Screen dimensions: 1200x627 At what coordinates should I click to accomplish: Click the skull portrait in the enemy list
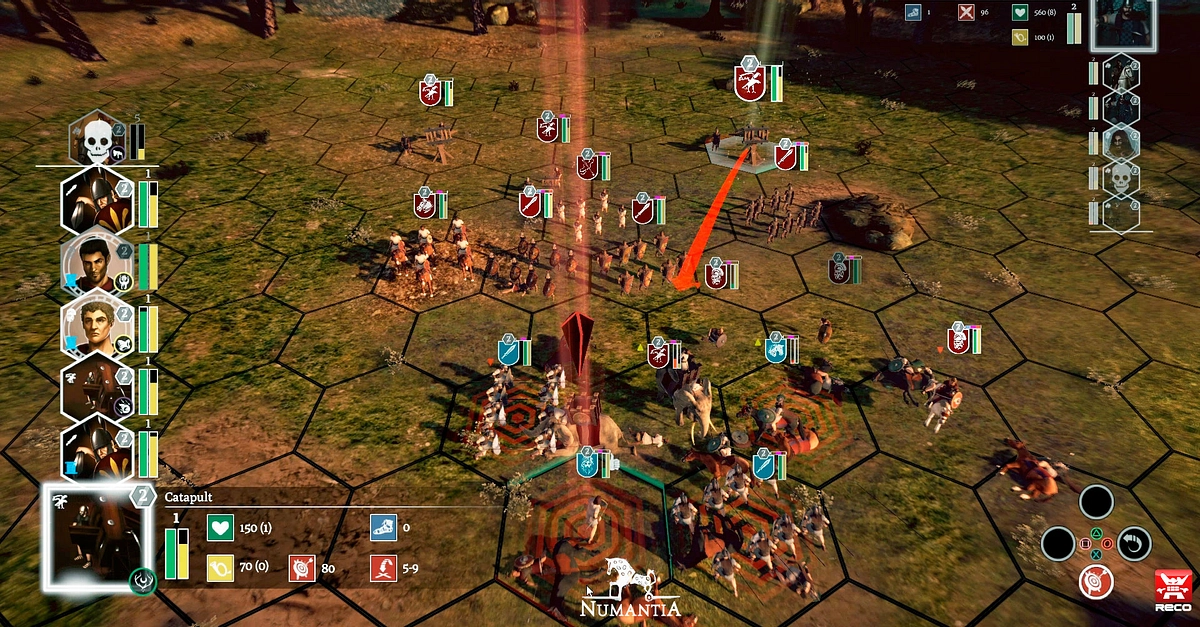pyautogui.click(x=1121, y=178)
